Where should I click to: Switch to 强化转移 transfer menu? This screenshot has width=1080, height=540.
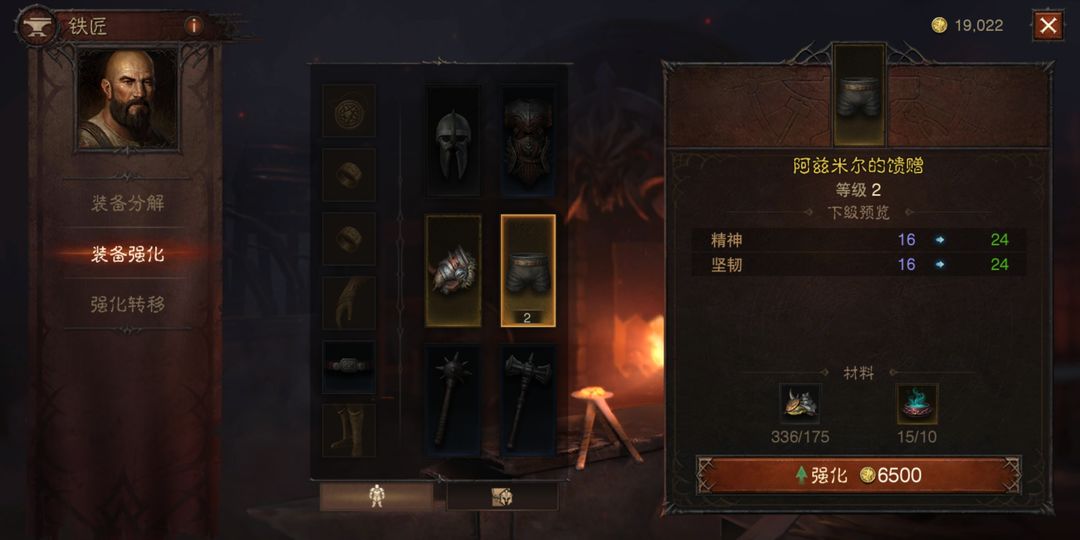point(128,305)
